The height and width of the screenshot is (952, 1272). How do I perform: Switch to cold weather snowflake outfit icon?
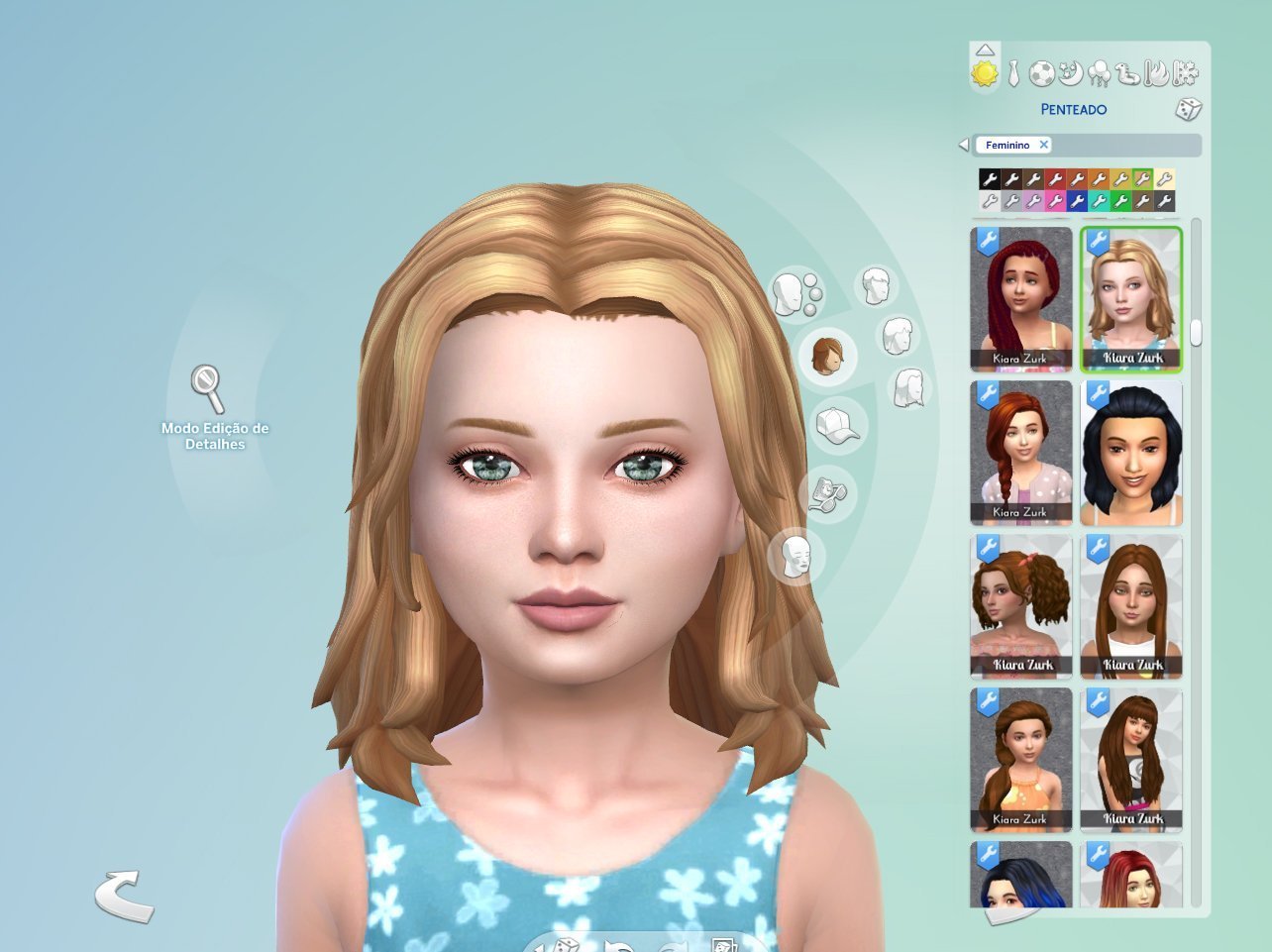pyautogui.click(x=1186, y=73)
